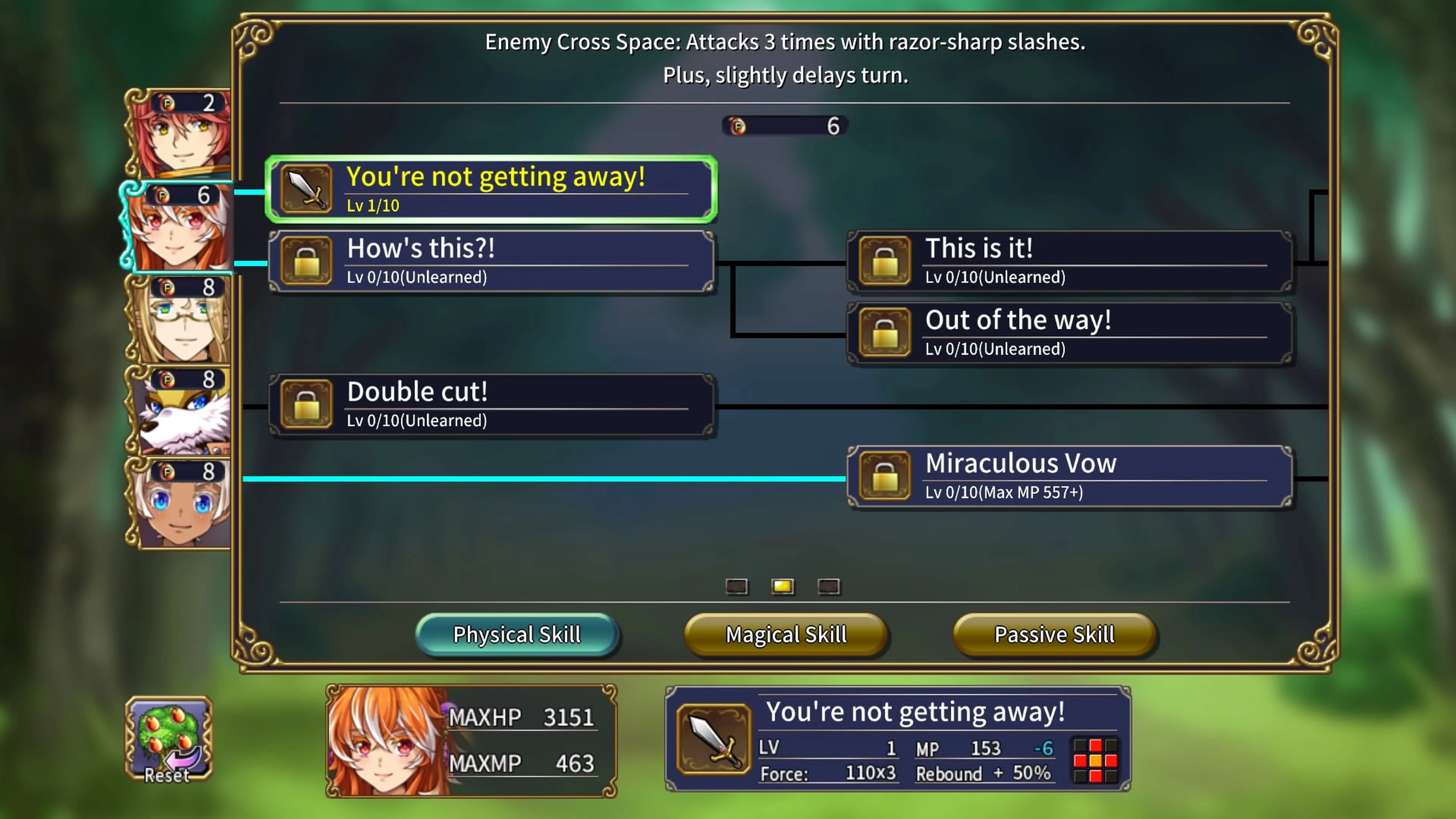Click the lock icon on "Double cut!"
Screen dimensions: 1456x819
point(306,404)
